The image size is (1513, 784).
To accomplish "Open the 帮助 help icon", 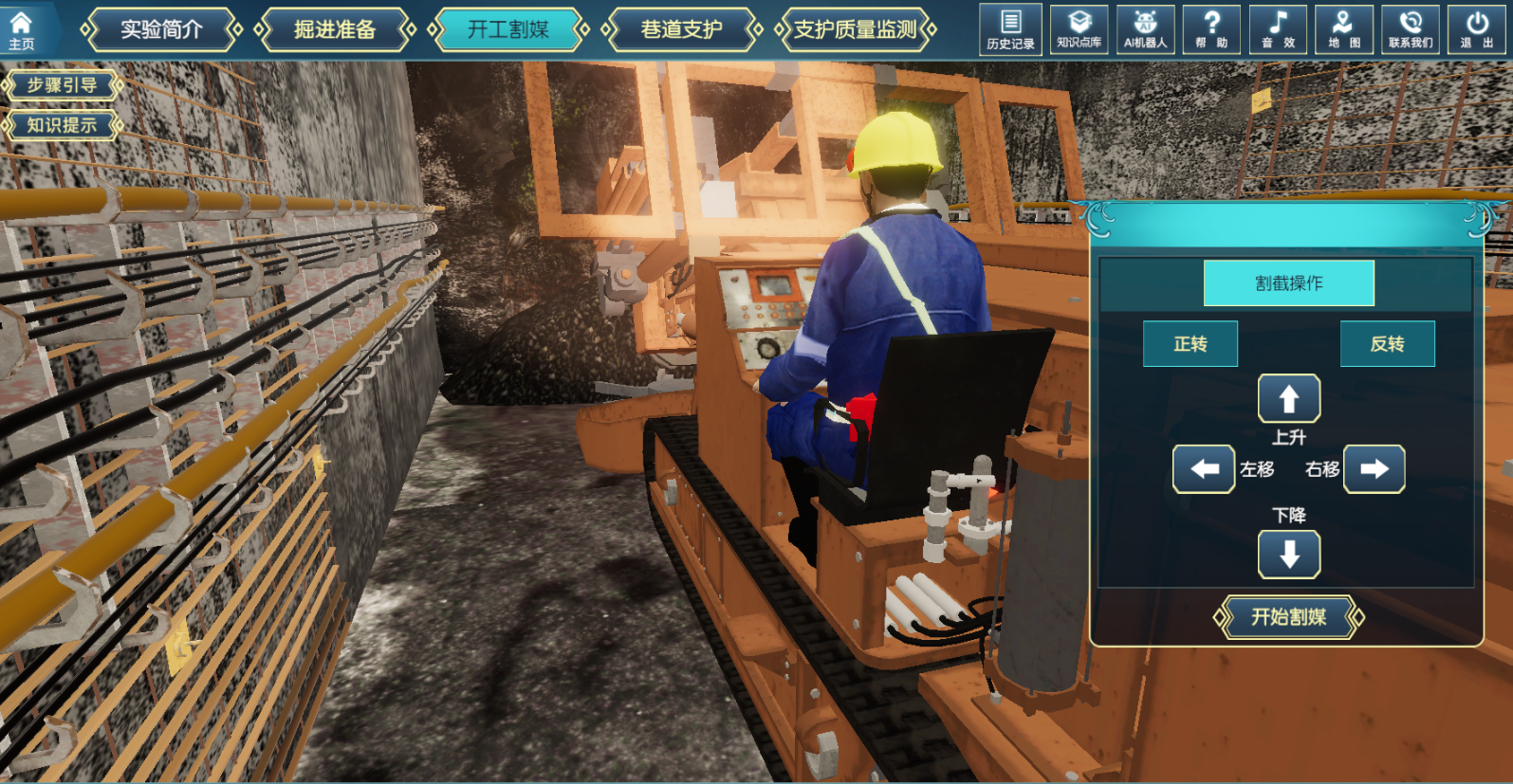I will click(1211, 29).
